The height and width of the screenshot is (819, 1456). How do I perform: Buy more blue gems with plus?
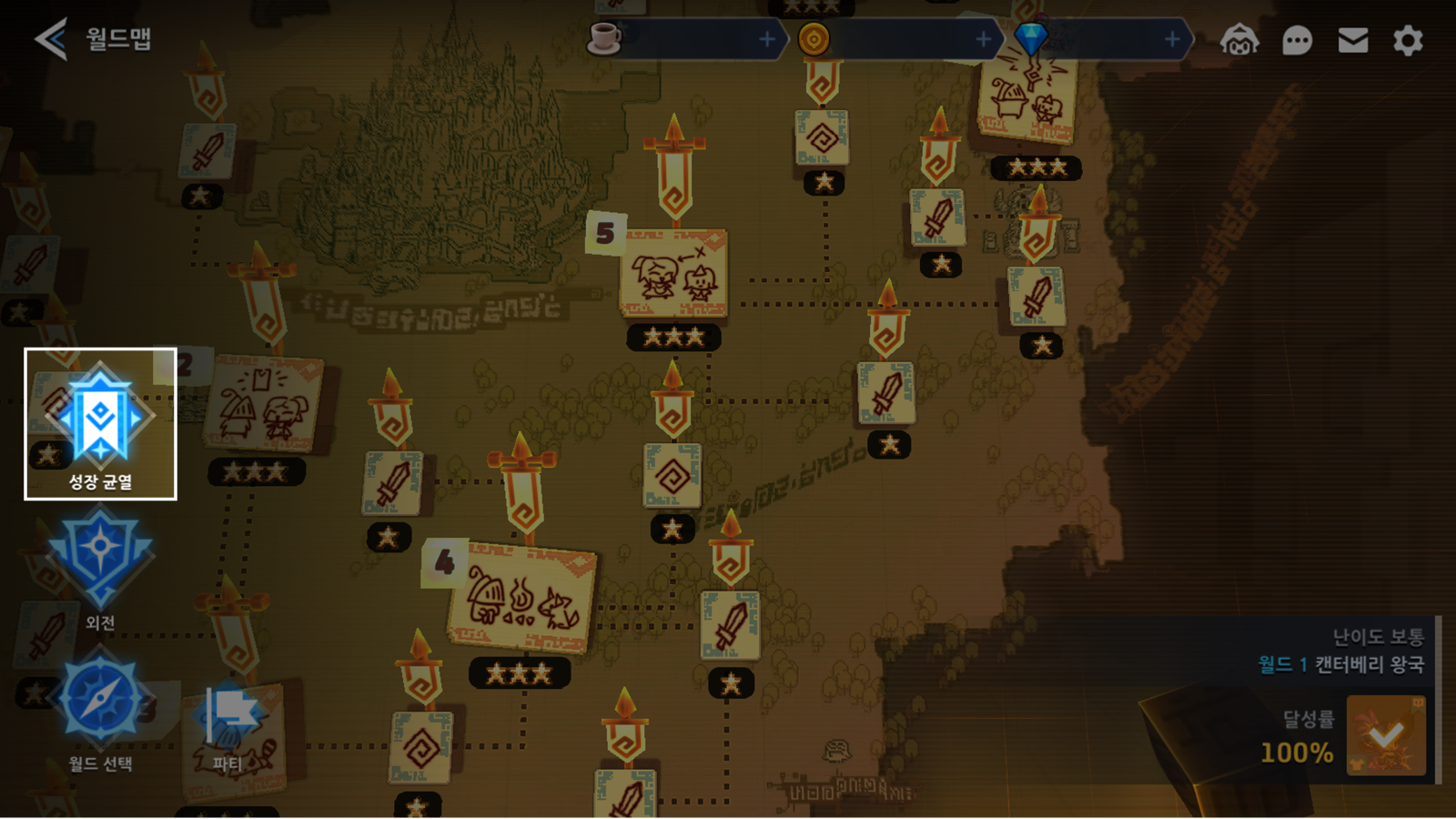[x=1172, y=39]
